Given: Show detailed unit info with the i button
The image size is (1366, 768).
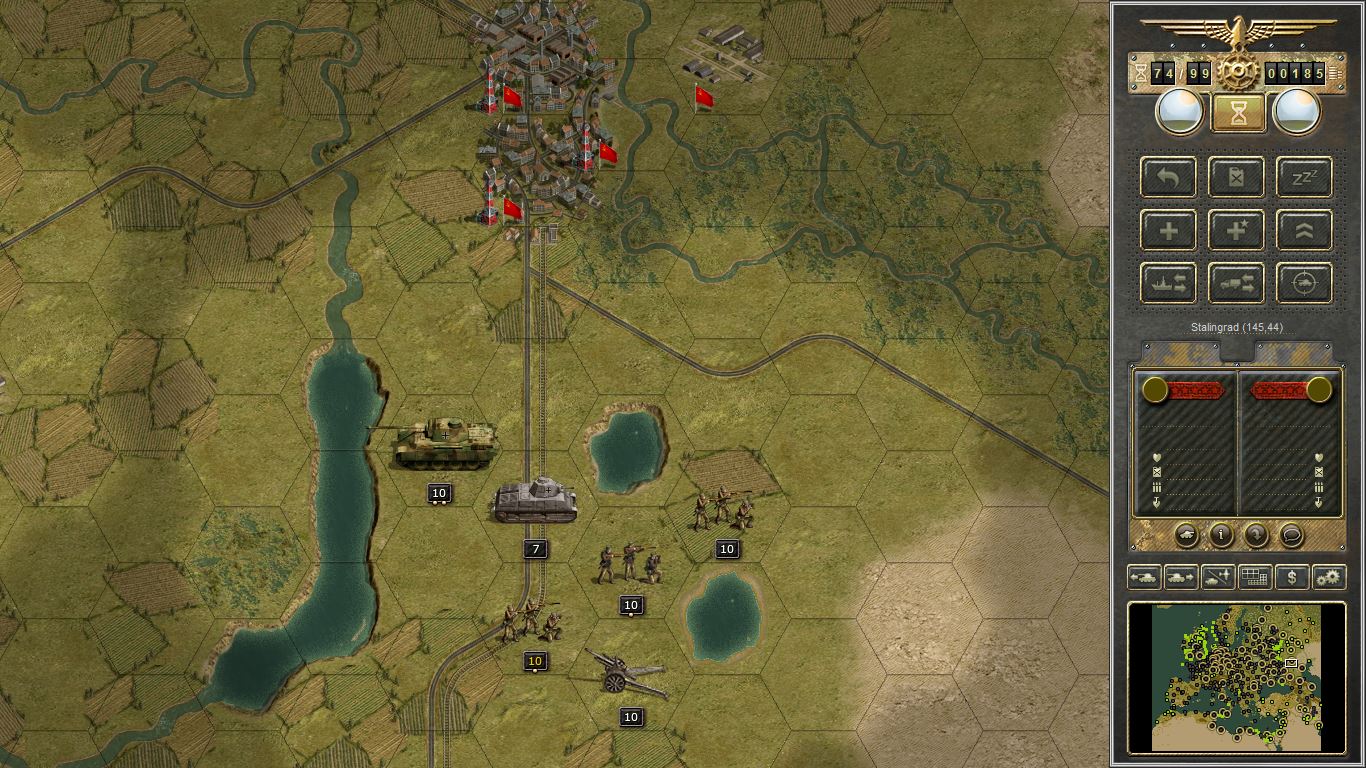Looking at the screenshot, I should point(1221,535).
